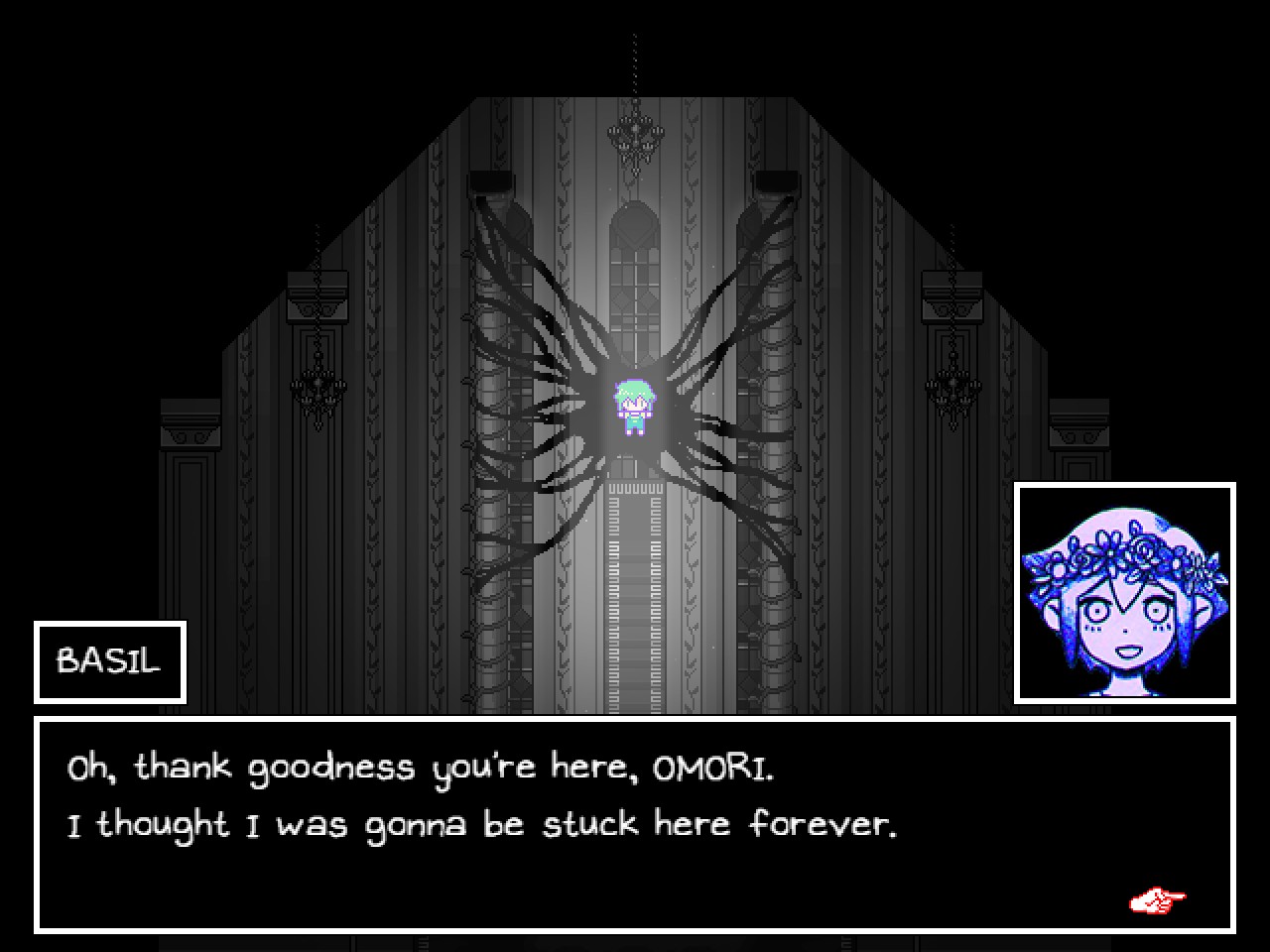1270x952 pixels.
Task: Select Basil's portrait in the corner frame
Action: (1125, 592)
